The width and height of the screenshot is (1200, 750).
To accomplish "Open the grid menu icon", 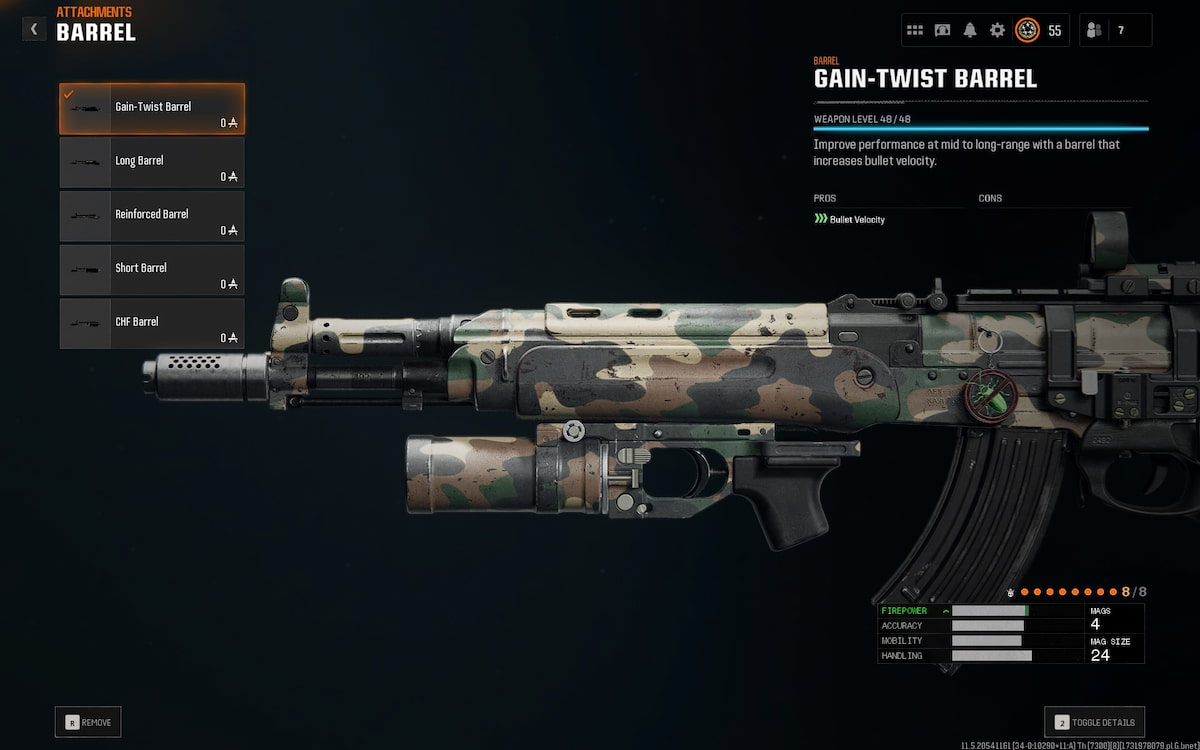I will click(915, 30).
